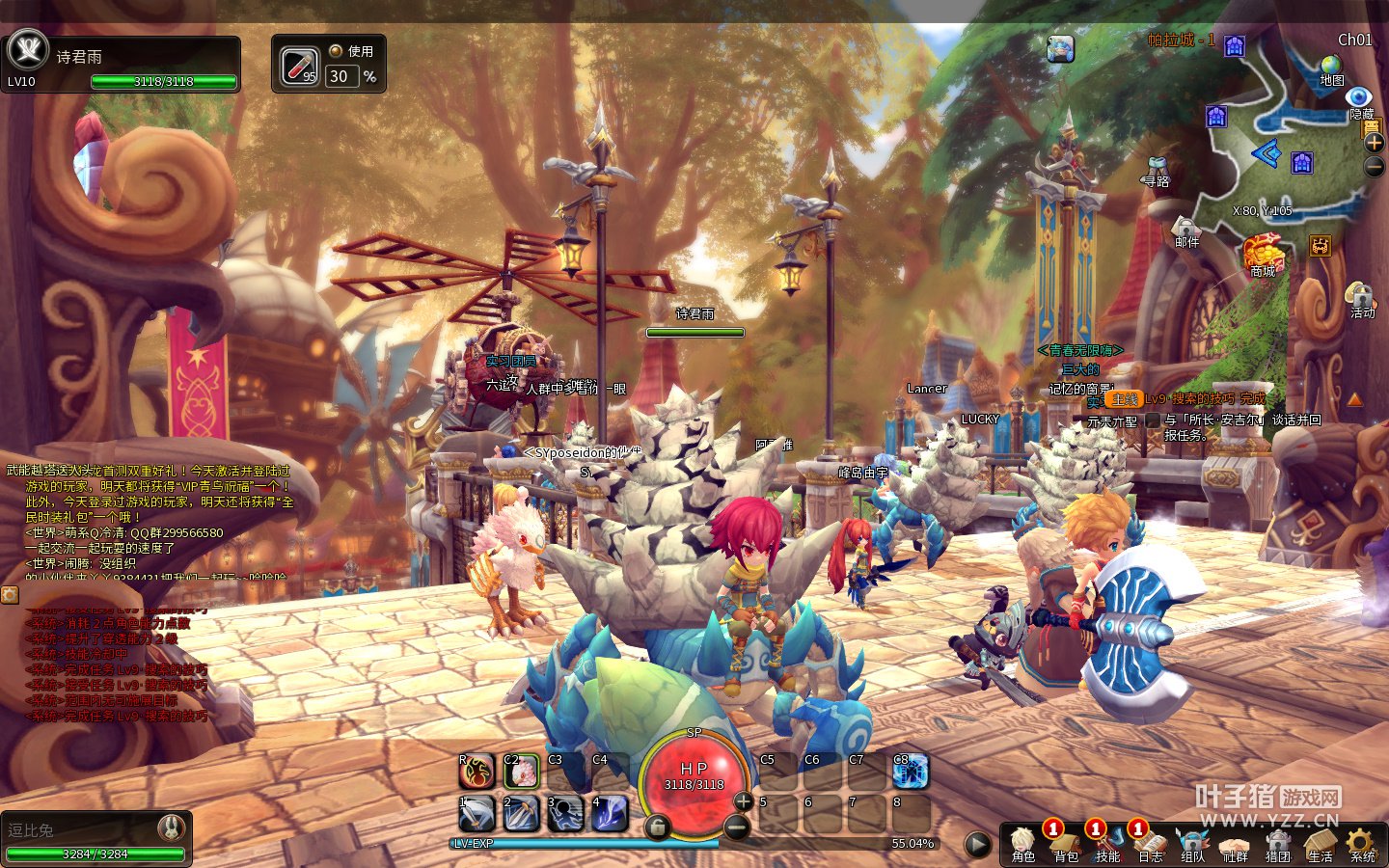Click the play arrow beside the bottom menu
Image resolution: width=1389 pixels, height=868 pixels.
coord(977,845)
